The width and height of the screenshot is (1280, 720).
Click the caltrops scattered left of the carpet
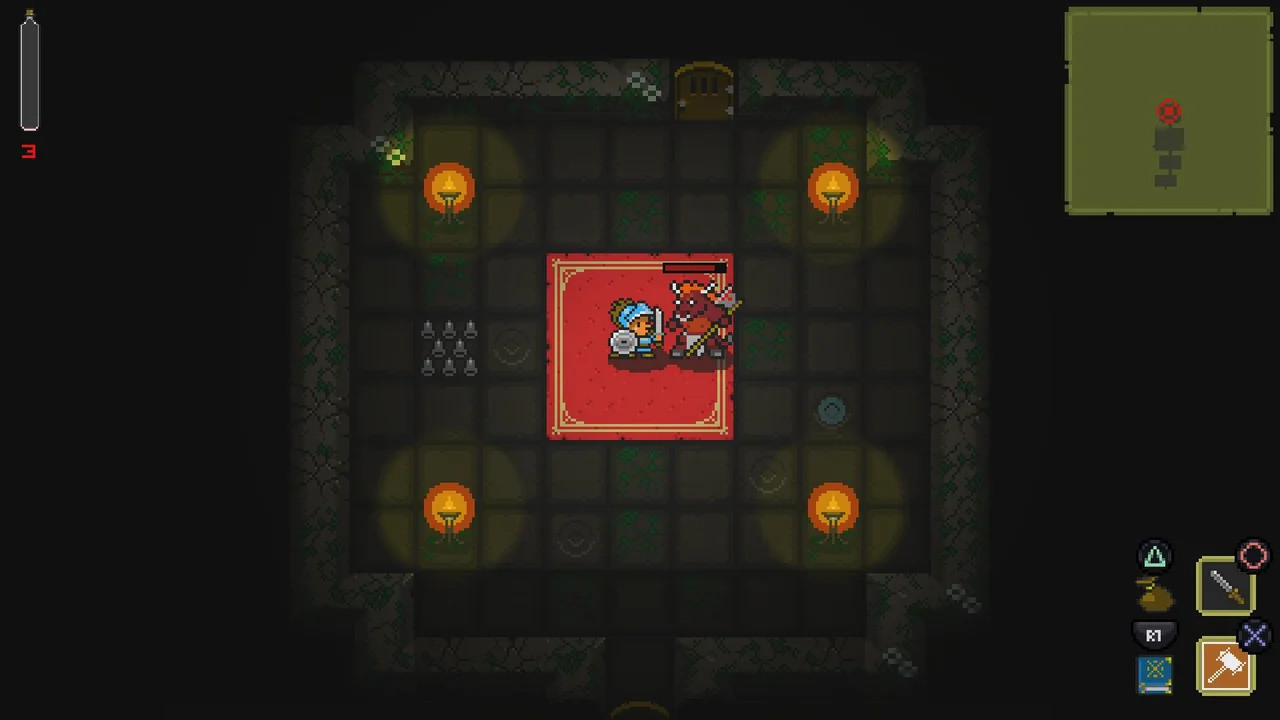click(448, 345)
